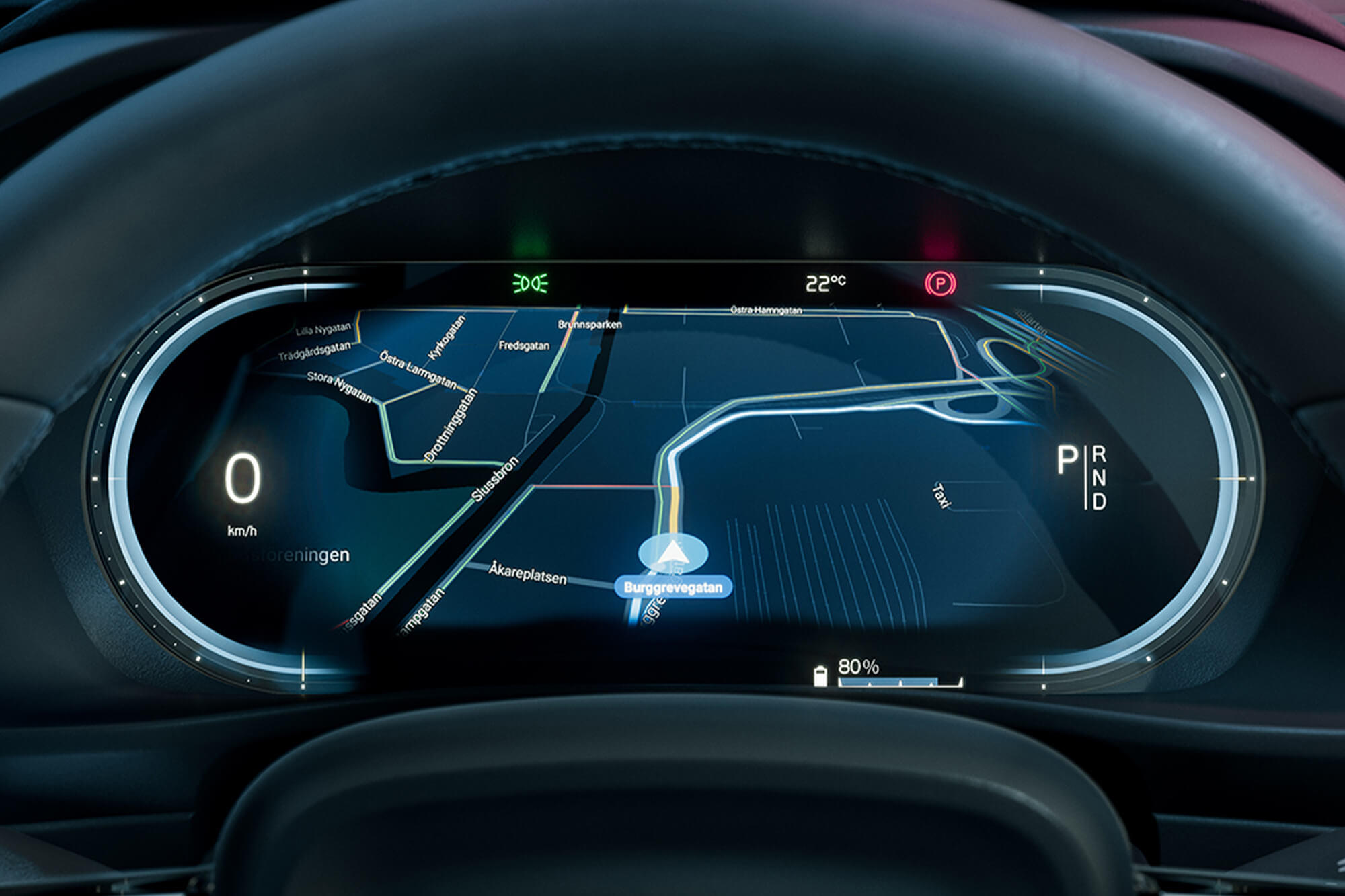Choose the P gear indicator
The height and width of the screenshot is (896, 1345).
tap(1067, 461)
